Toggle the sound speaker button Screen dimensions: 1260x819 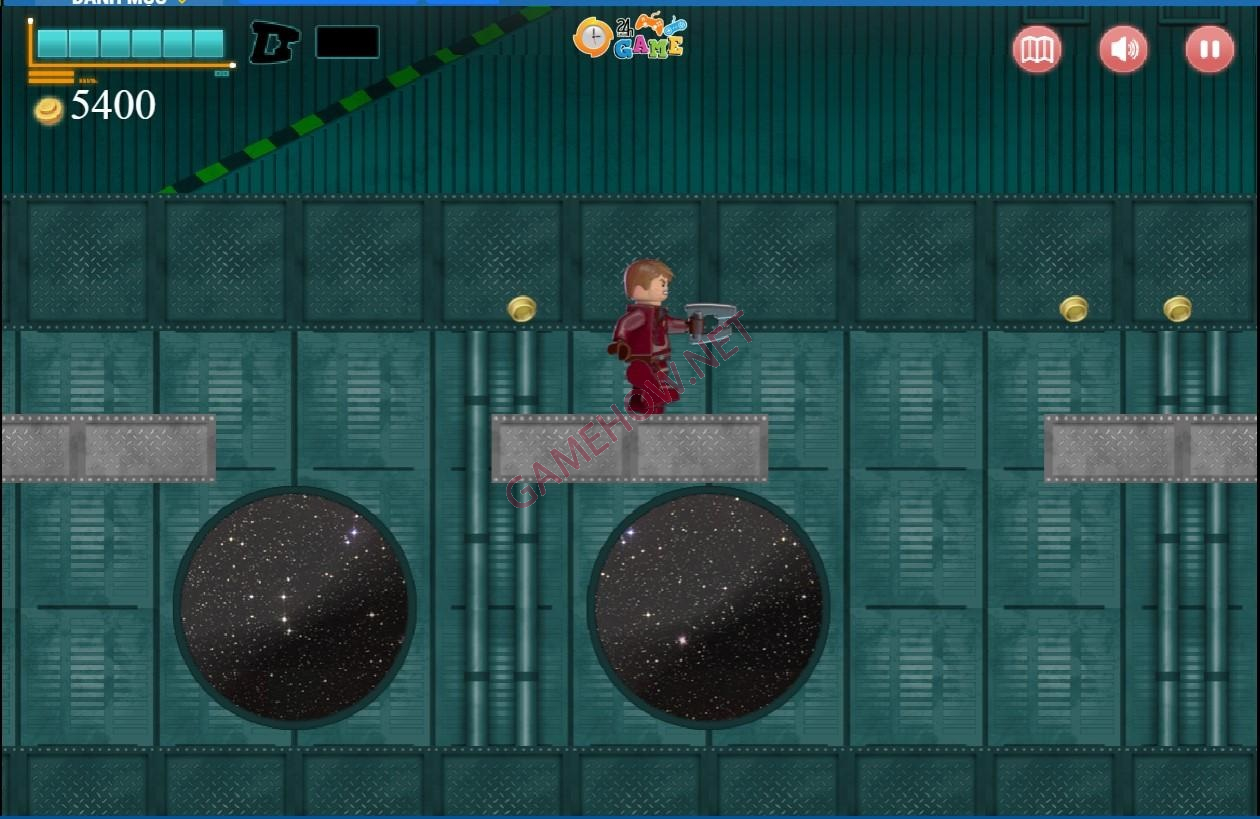(1123, 50)
